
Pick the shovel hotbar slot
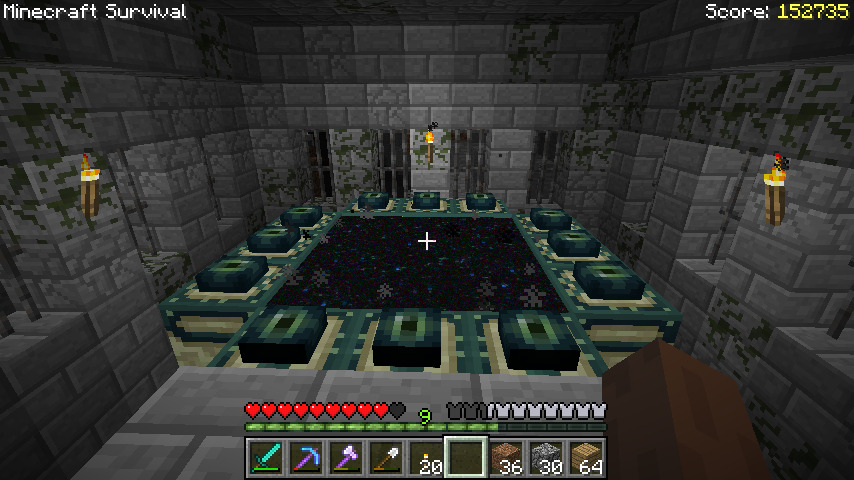coord(385,458)
